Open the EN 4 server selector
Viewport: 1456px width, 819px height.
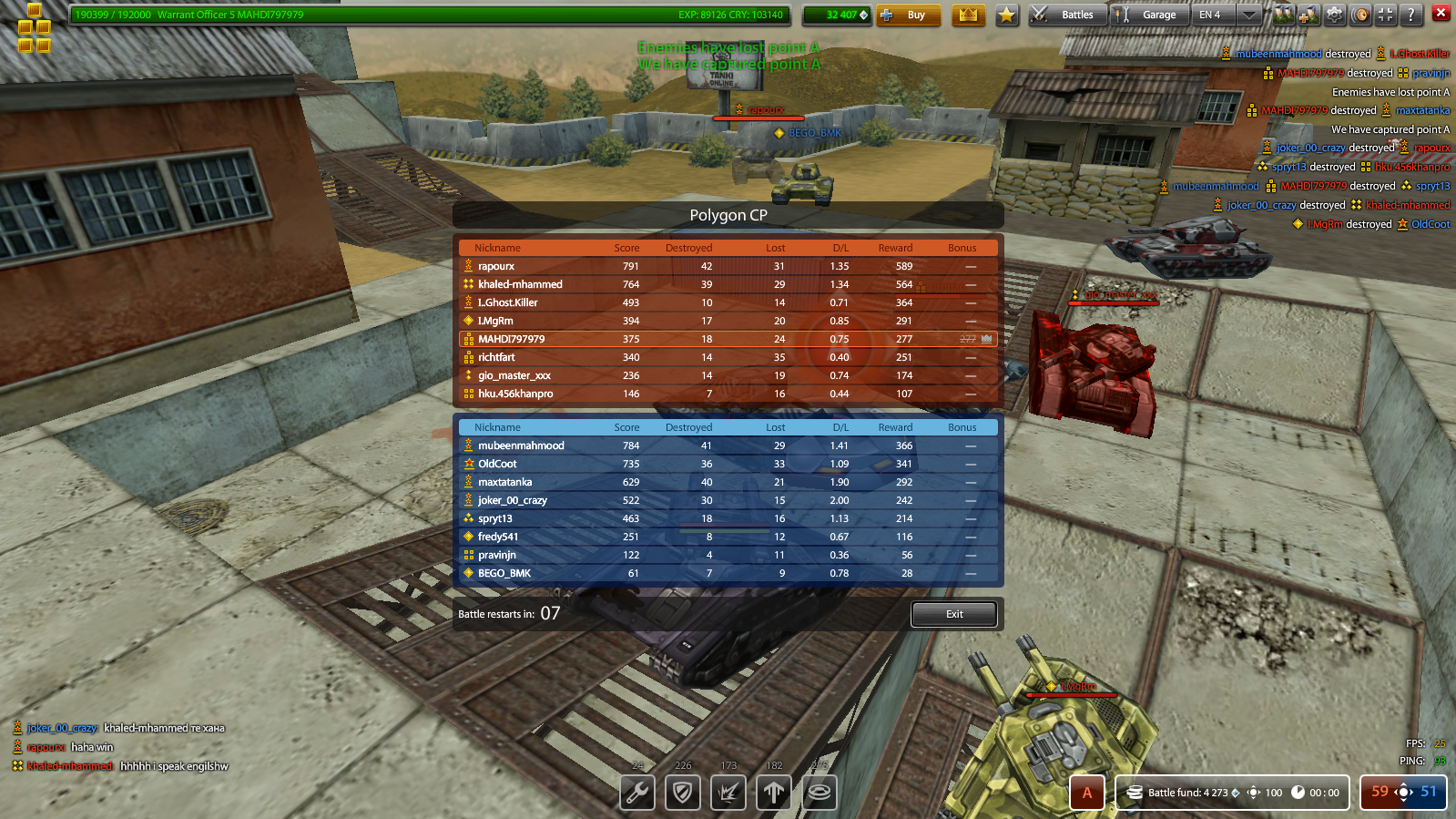click(x=1211, y=15)
